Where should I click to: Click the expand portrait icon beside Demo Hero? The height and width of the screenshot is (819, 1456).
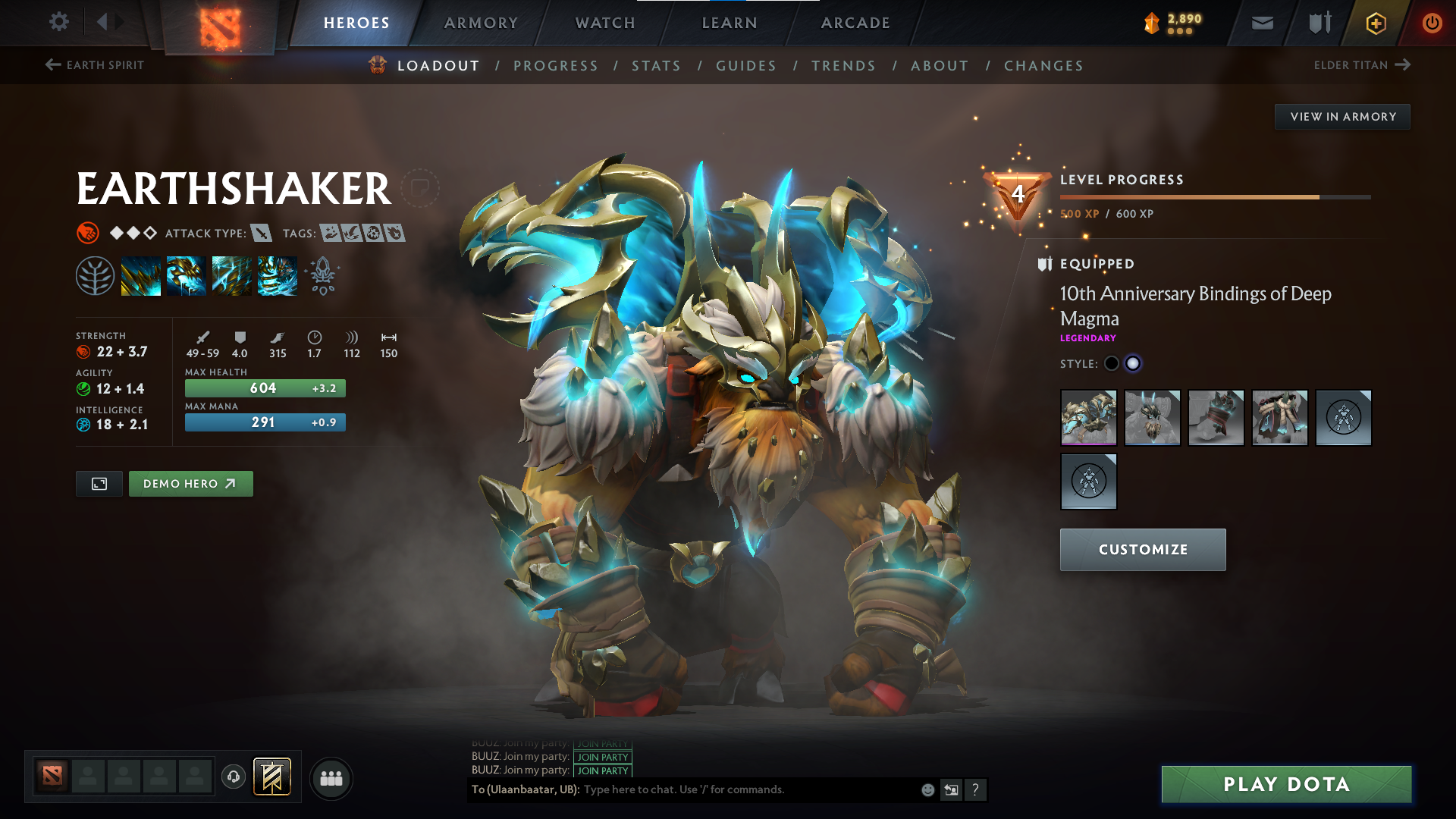(x=99, y=483)
